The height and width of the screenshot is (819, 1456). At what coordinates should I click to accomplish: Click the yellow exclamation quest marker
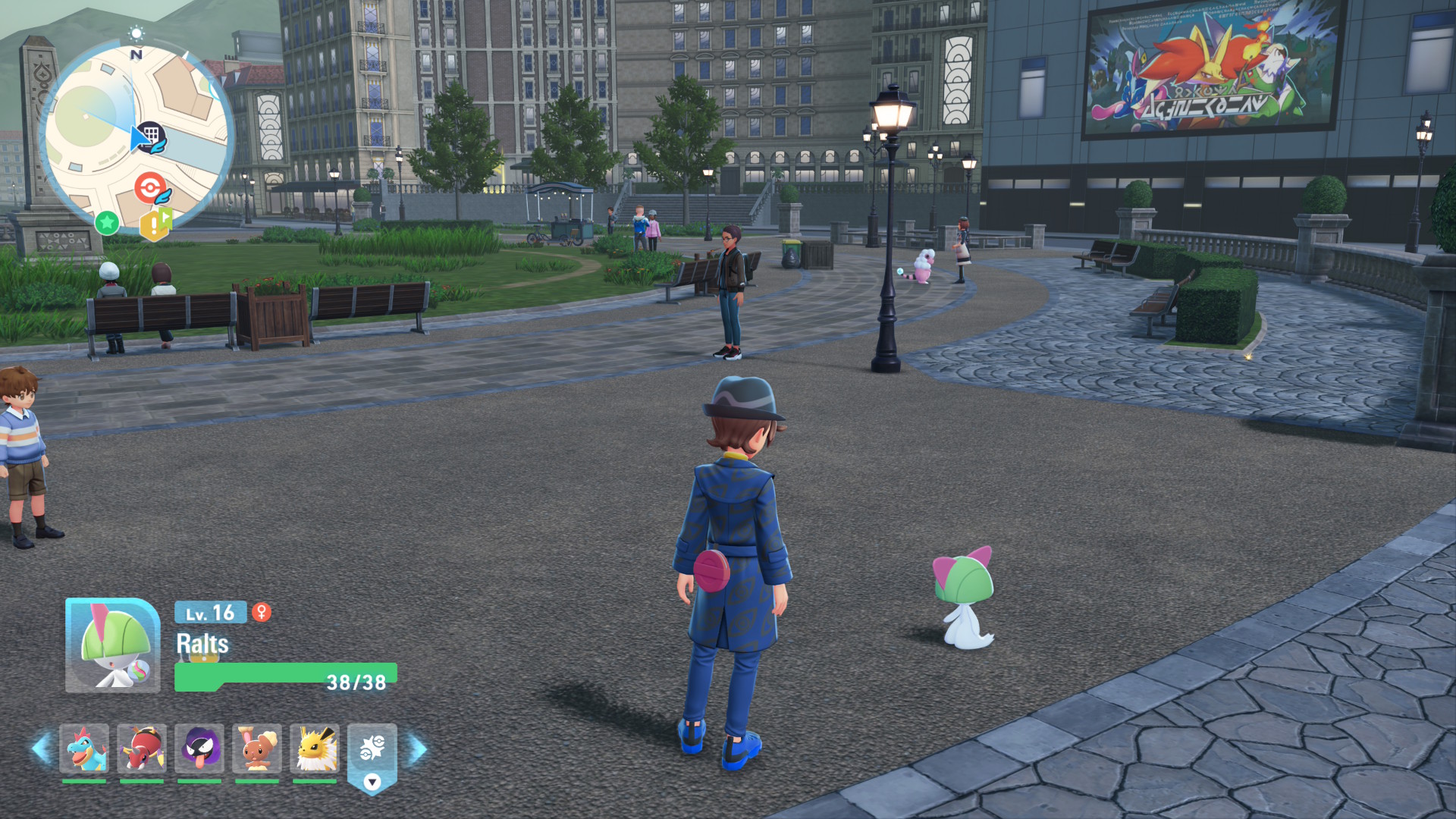pos(155,224)
